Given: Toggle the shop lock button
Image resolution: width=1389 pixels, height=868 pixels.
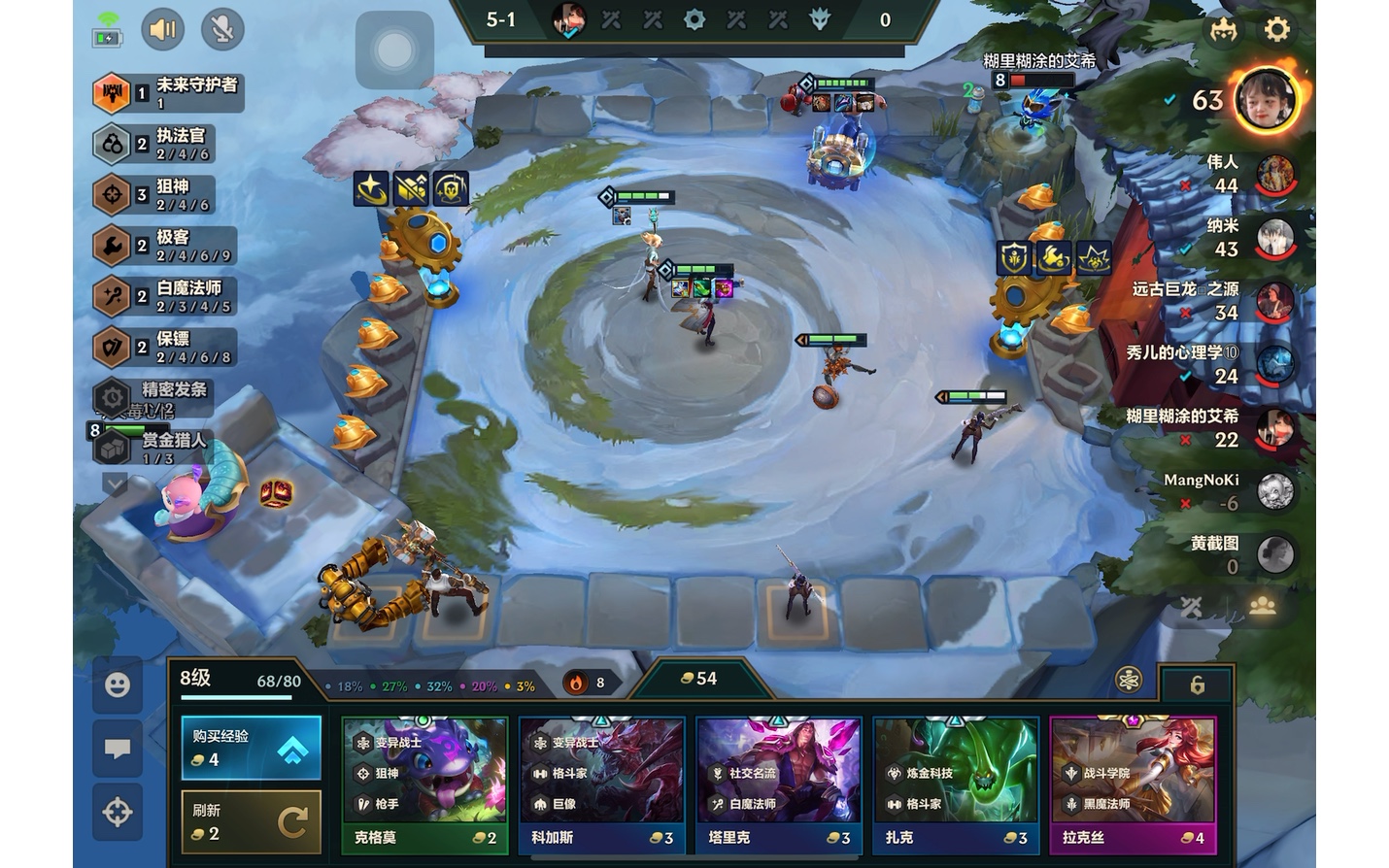Looking at the screenshot, I should point(1198,685).
